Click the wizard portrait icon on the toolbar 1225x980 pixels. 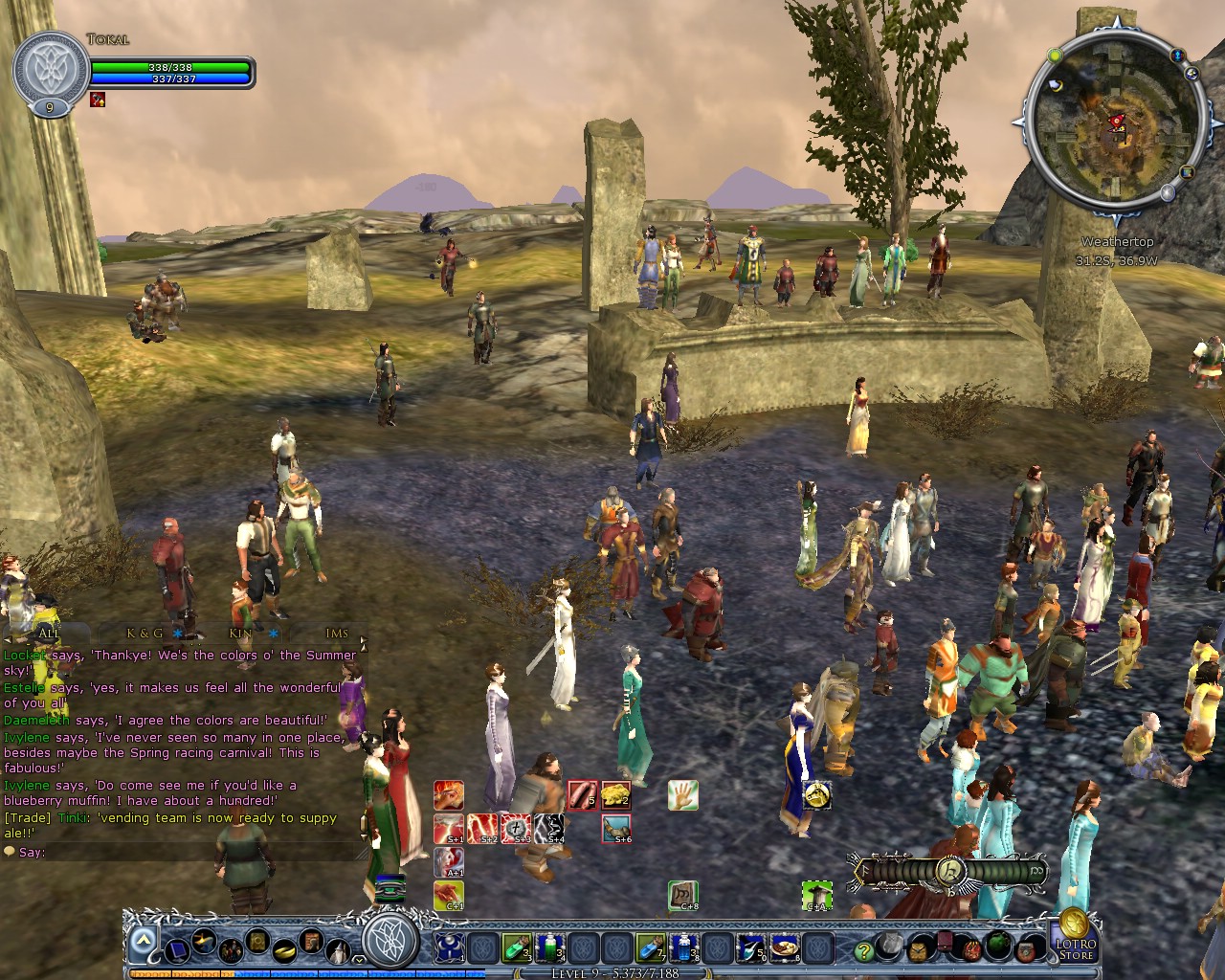[x=337, y=951]
